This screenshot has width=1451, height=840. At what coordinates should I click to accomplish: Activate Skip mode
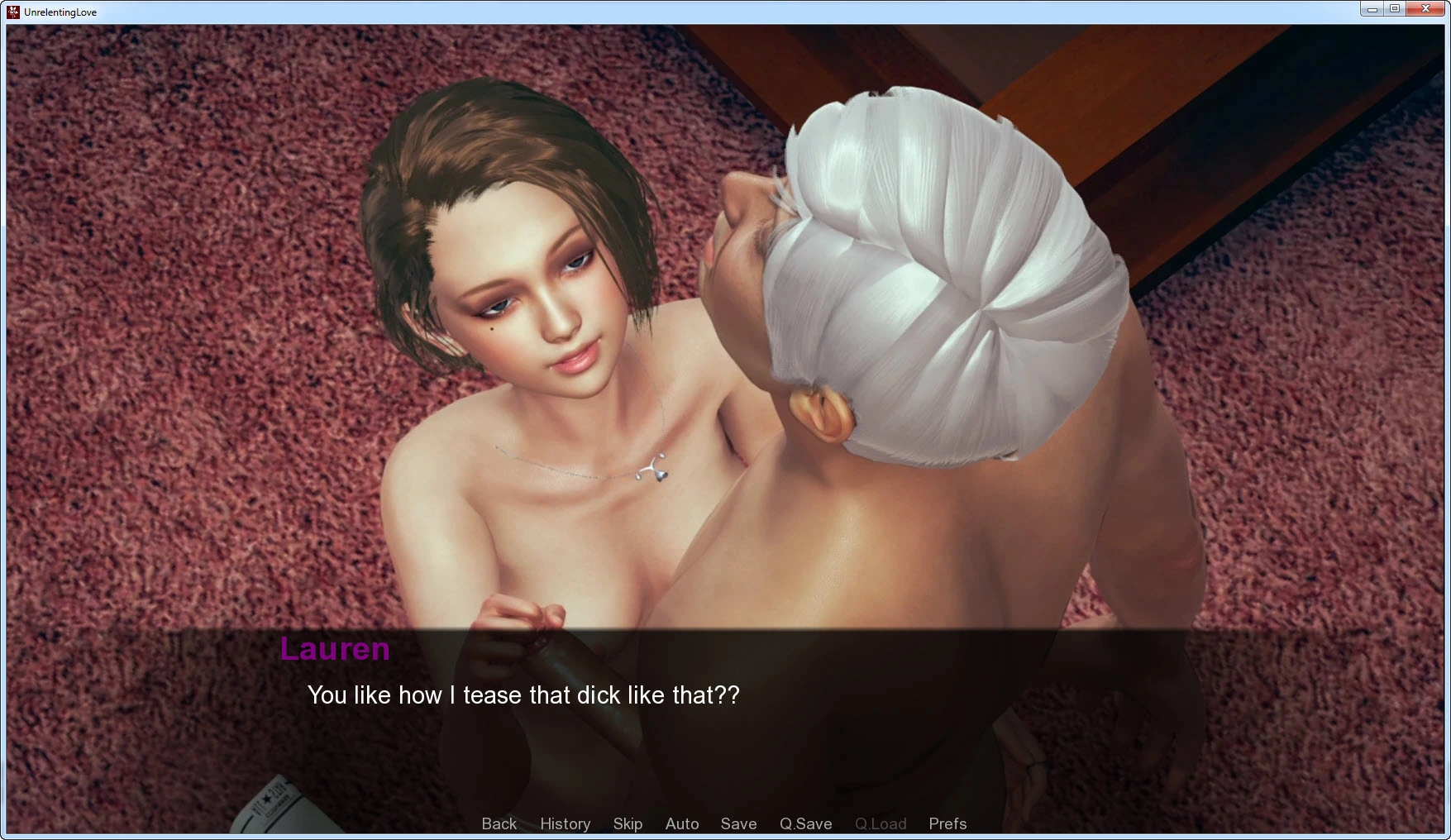628,823
